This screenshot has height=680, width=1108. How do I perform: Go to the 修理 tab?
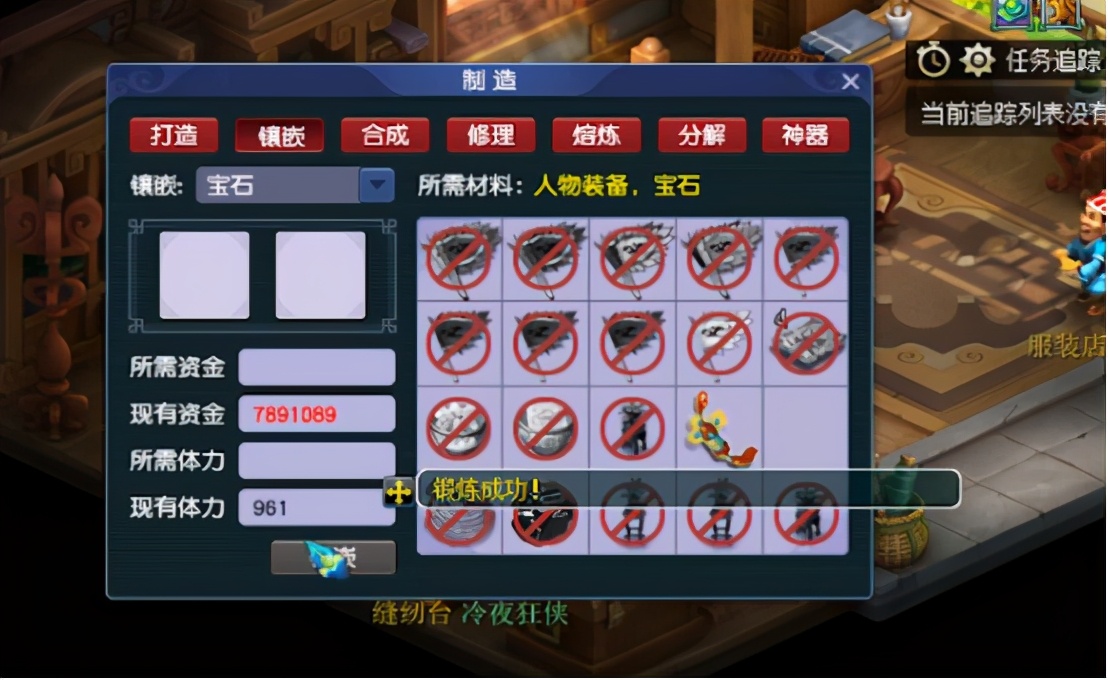(x=491, y=135)
